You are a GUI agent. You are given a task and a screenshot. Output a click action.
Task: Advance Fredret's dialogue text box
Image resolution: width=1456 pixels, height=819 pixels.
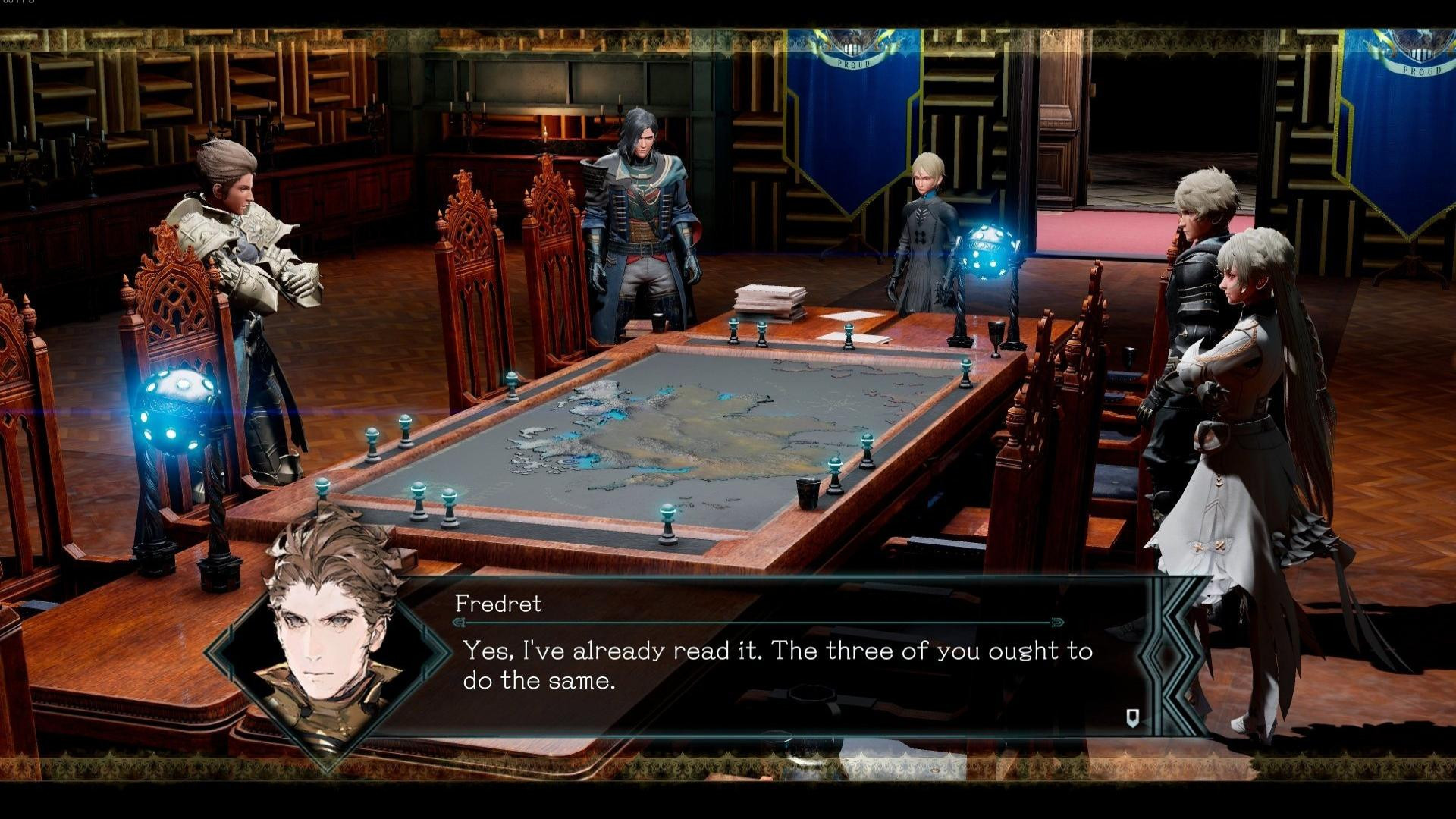pos(773,665)
